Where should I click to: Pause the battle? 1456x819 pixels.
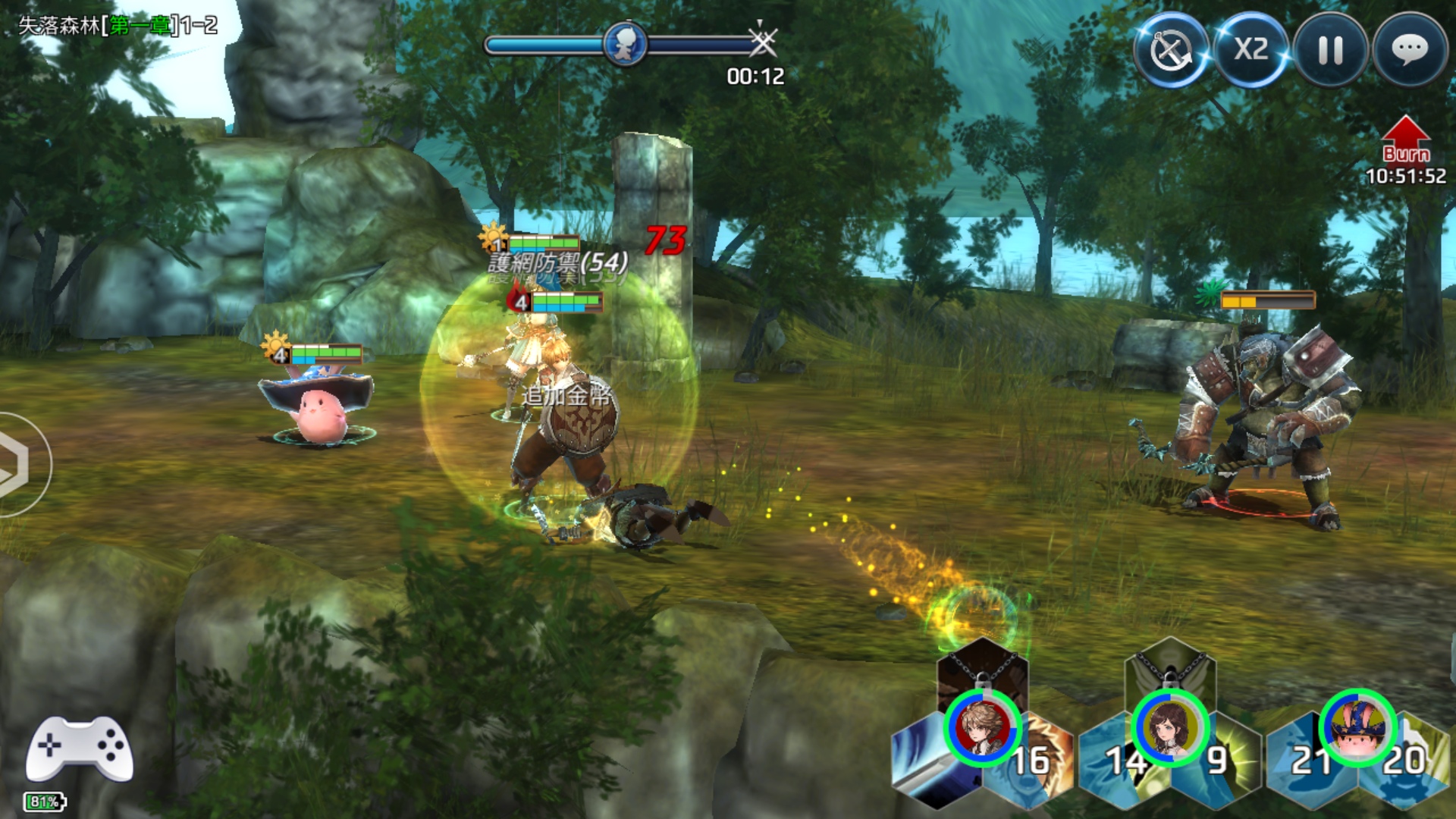coord(1331,50)
